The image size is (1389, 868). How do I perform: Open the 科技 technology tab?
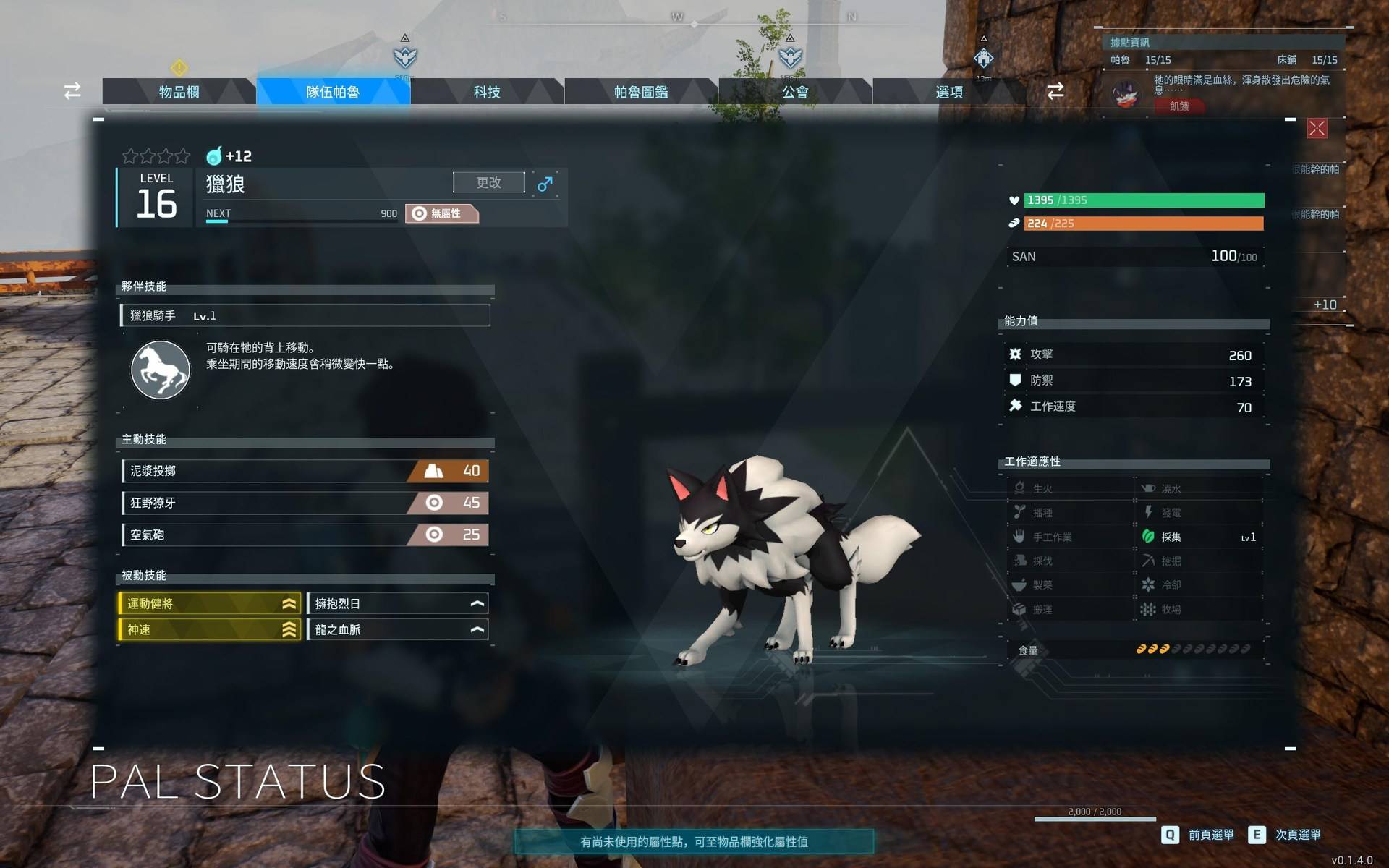click(x=487, y=92)
